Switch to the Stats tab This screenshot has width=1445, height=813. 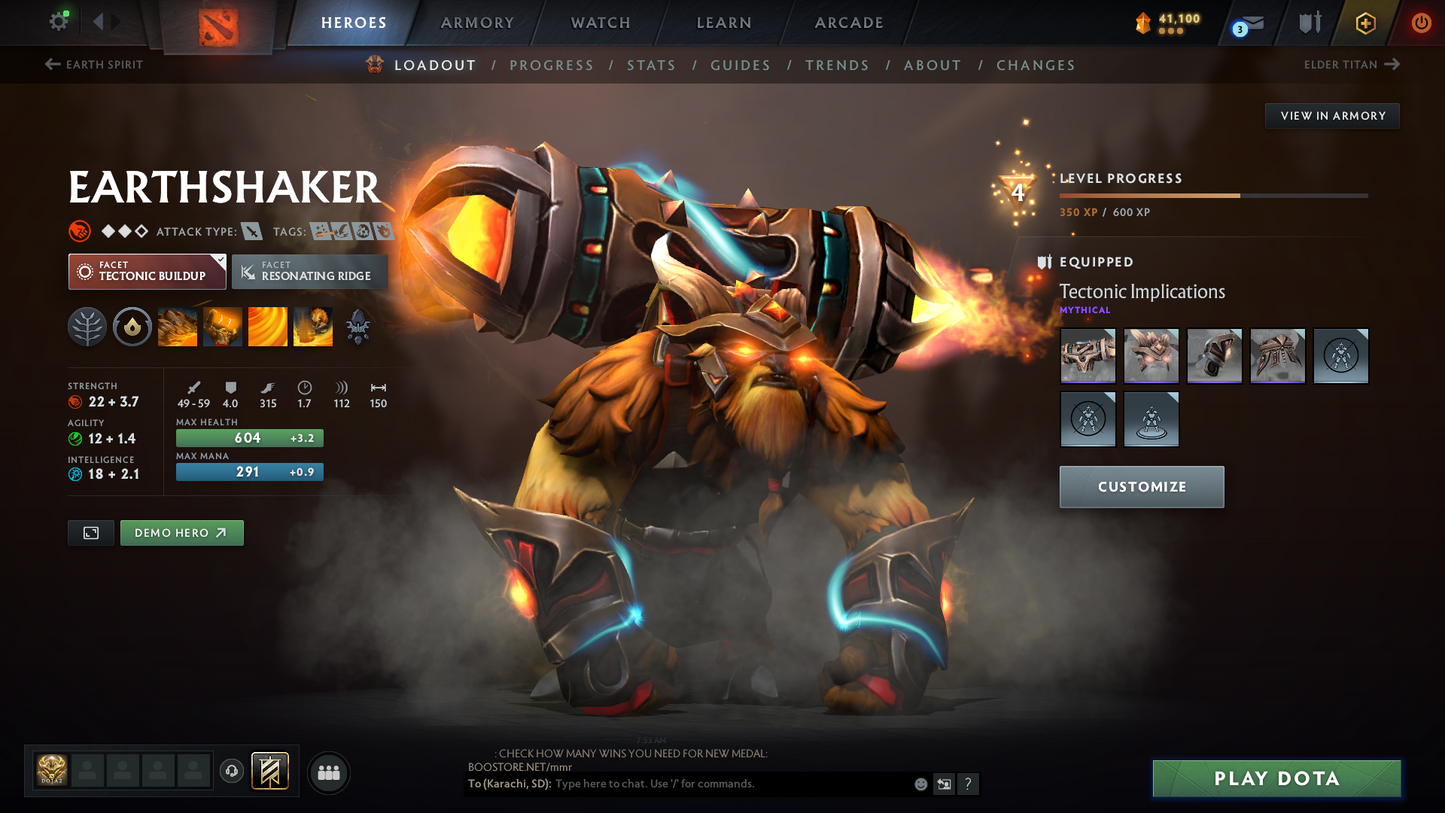tap(651, 64)
